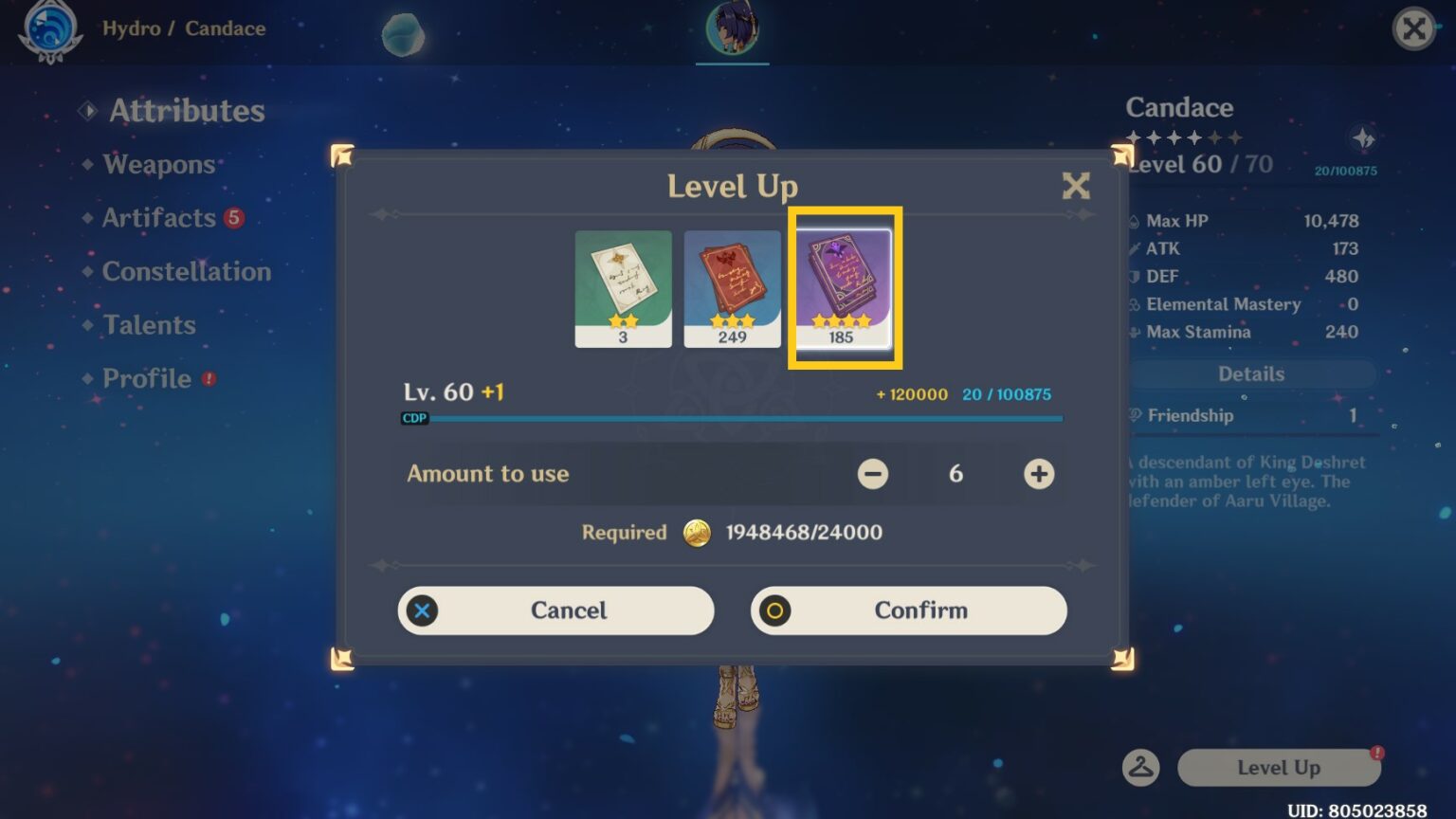Open the wardrobe/dressing room icon

(1141, 768)
